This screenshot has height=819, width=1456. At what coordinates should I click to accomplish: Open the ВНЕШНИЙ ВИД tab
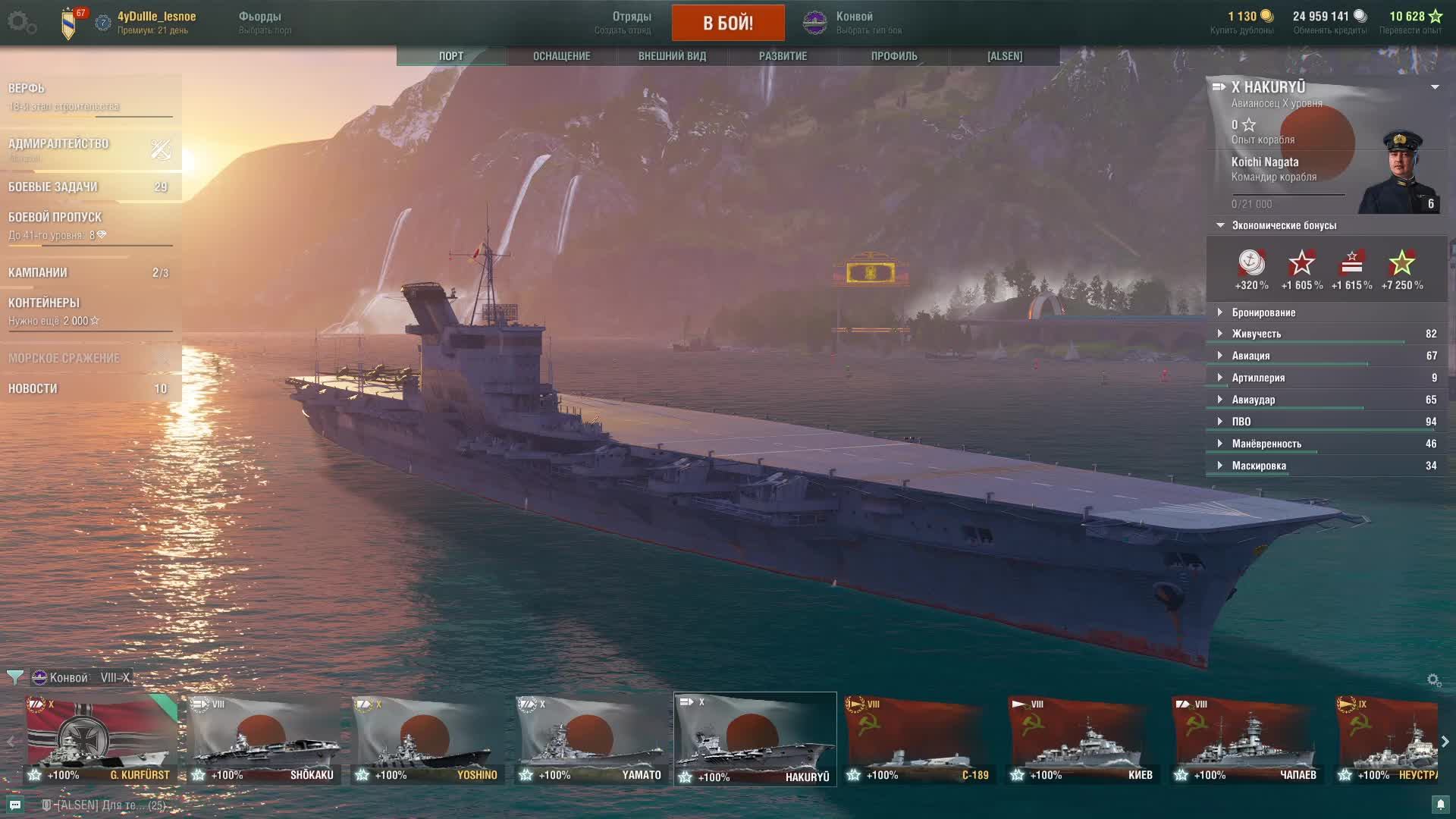coord(672,56)
